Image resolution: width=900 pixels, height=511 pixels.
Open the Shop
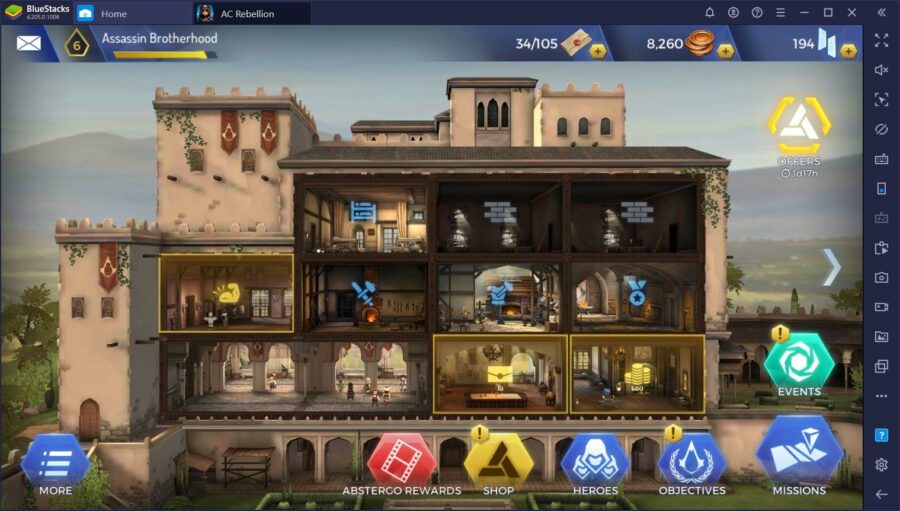[x=498, y=460]
